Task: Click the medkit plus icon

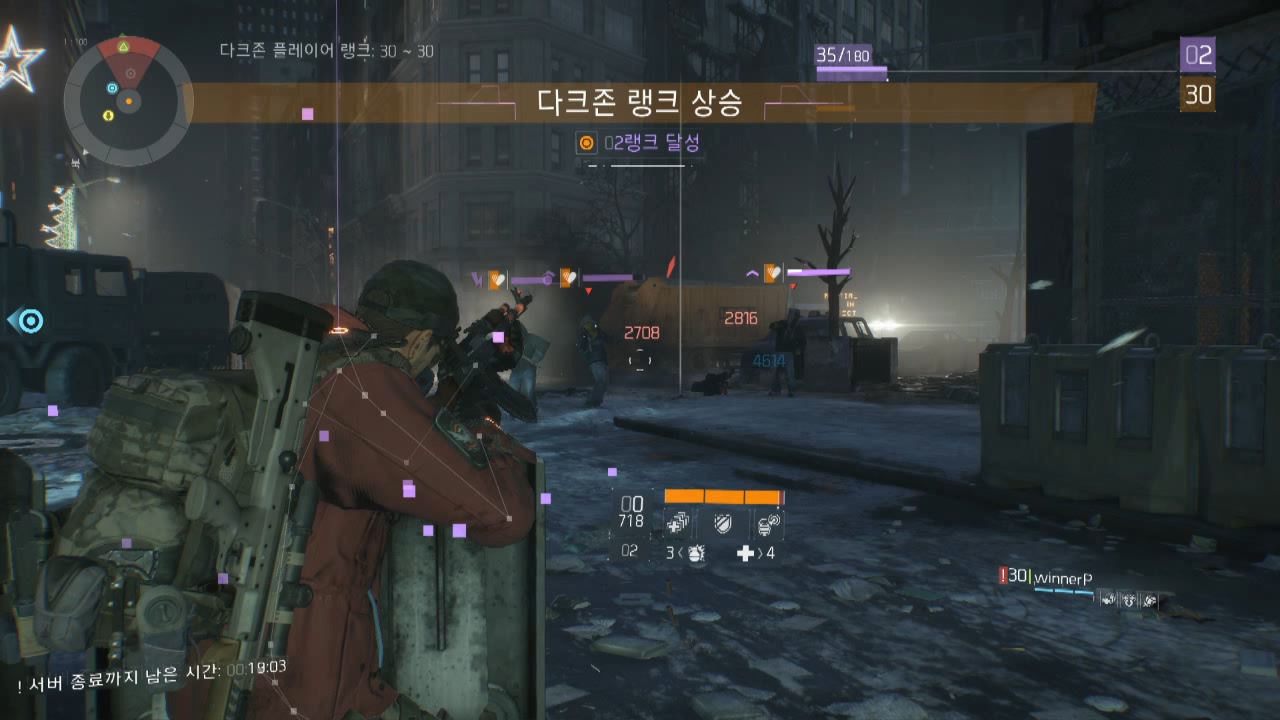Action: coord(746,552)
